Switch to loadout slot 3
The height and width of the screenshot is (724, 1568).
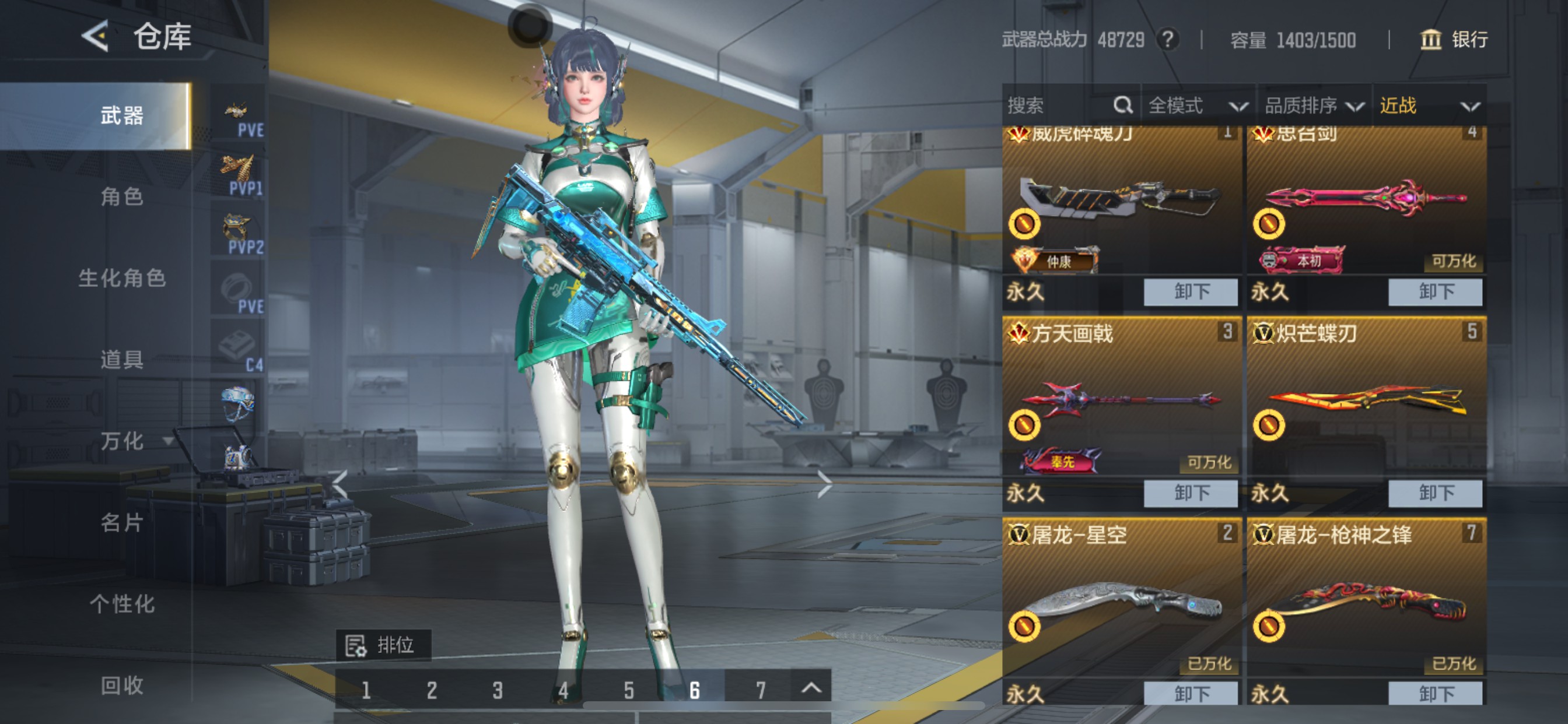(498, 691)
